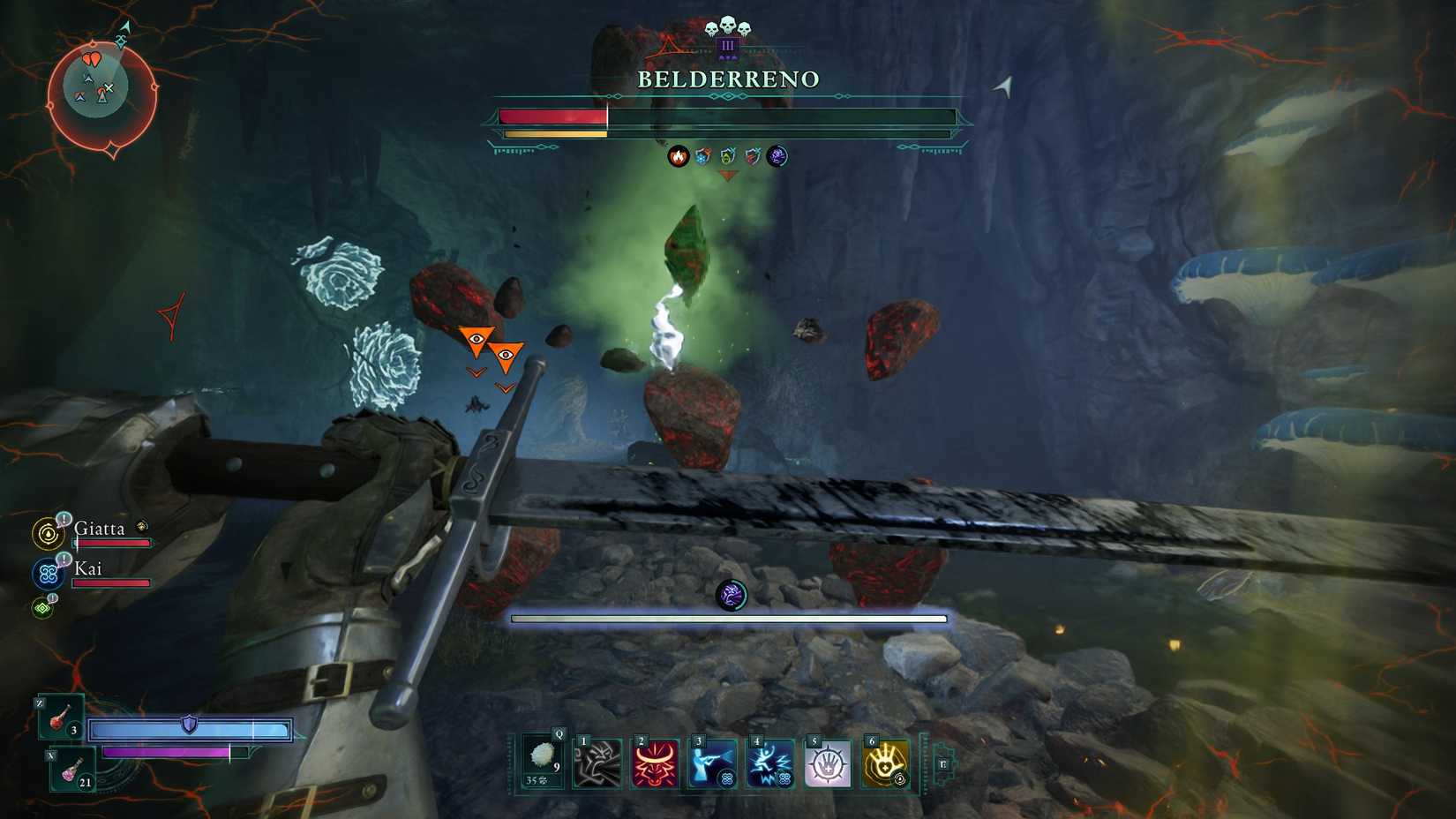Click Giatta's yellow companion portrait icon

(48, 532)
